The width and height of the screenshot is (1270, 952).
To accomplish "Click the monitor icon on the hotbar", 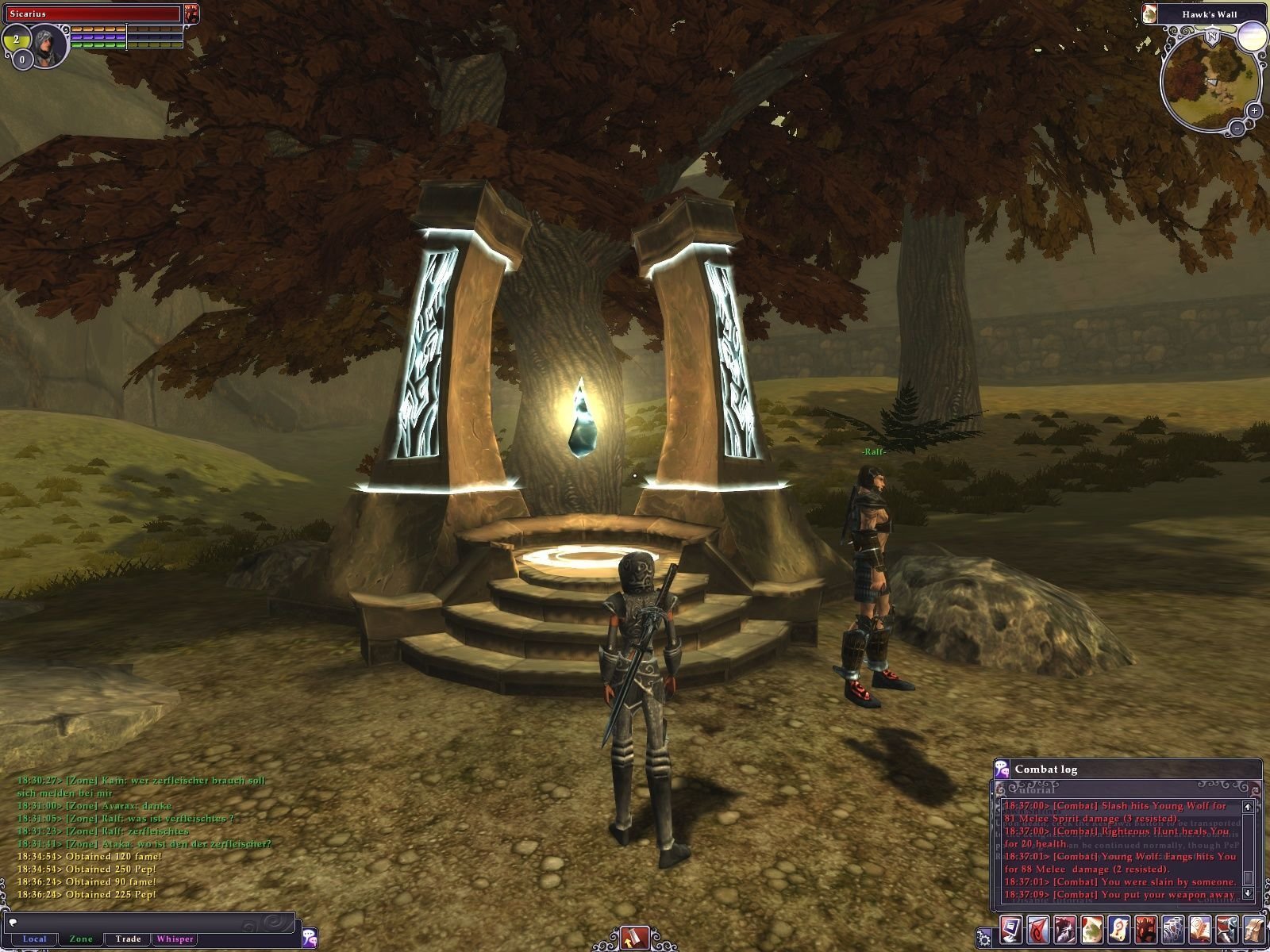I will (1012, 931).
